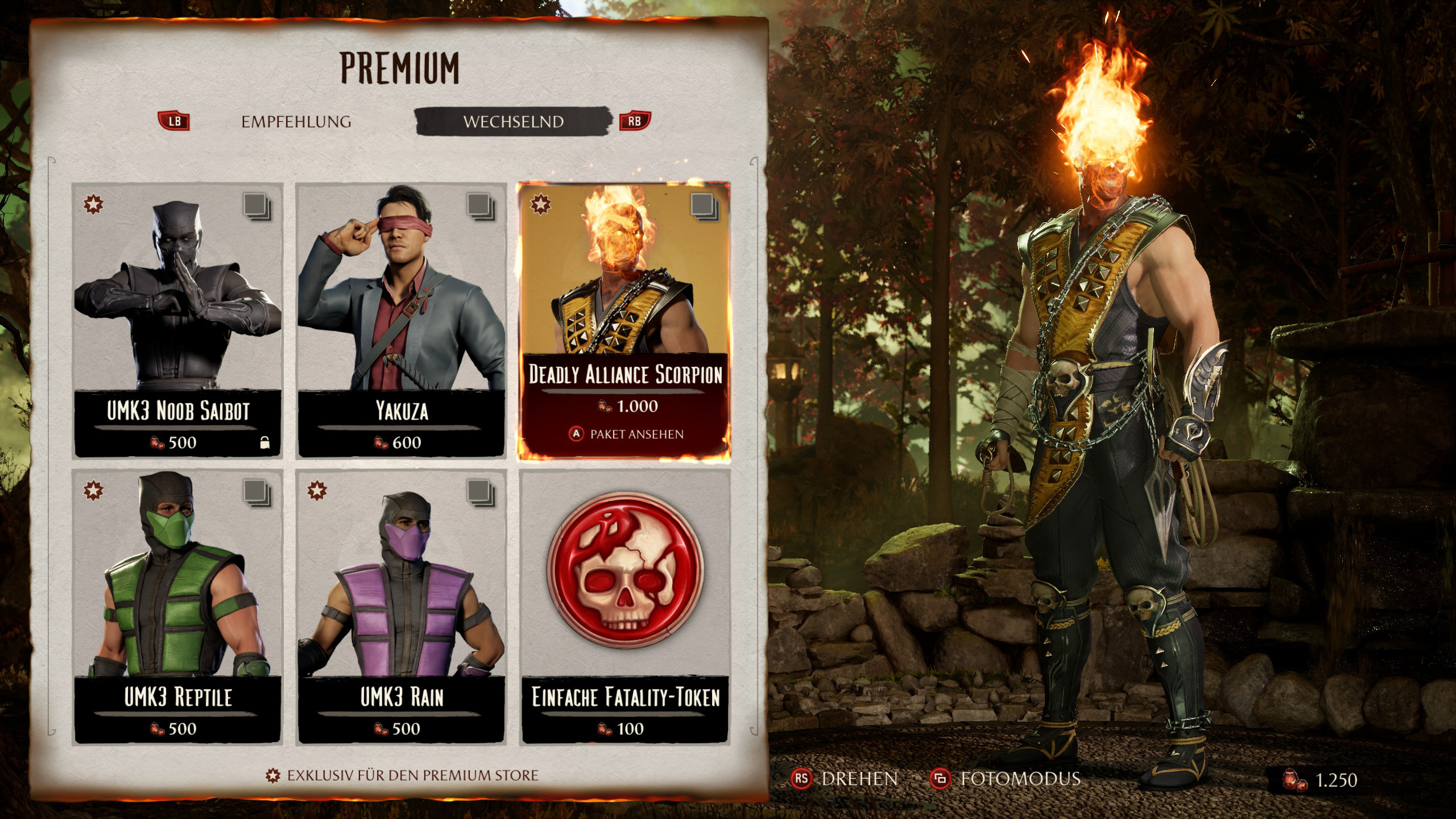This screenshot has height=819, width=1456.
Task: Switch to the Empfehlung tab
Action: pos(296,122)
